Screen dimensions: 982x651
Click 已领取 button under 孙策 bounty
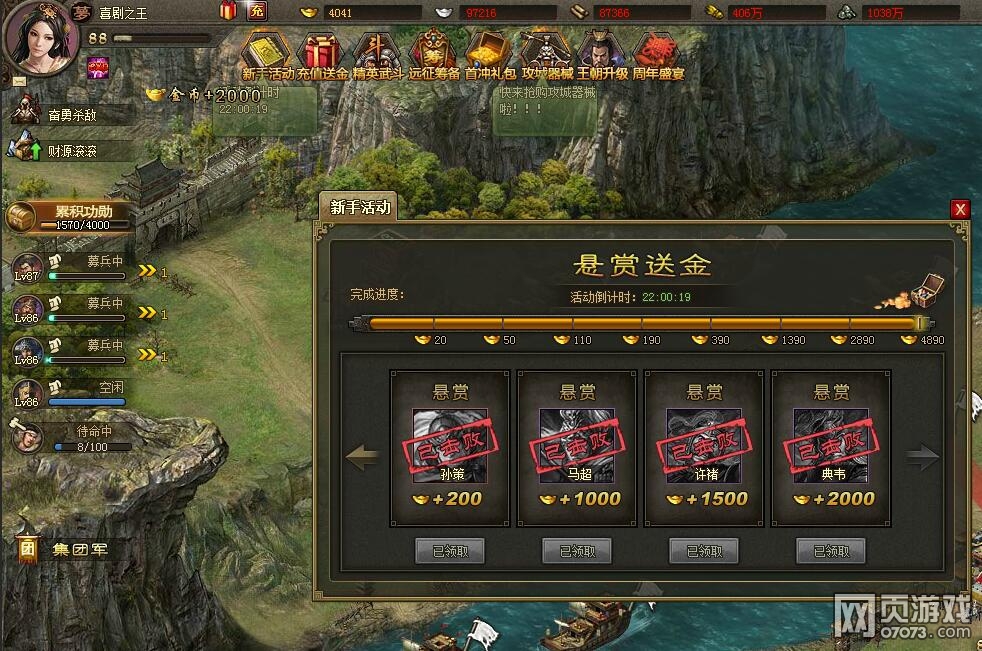tap(449, 550)
